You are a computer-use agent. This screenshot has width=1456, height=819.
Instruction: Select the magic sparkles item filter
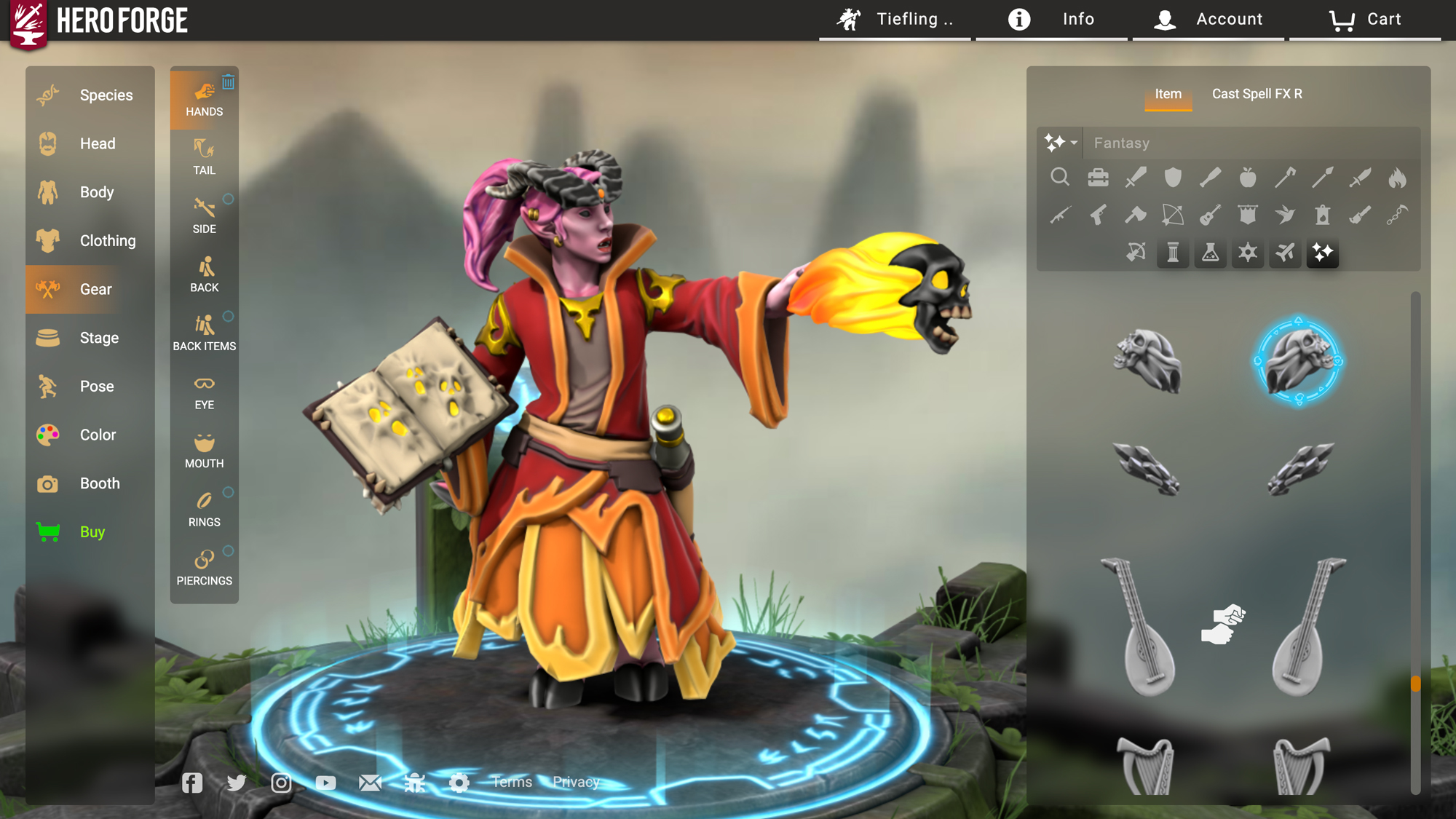pos(1323,253)
